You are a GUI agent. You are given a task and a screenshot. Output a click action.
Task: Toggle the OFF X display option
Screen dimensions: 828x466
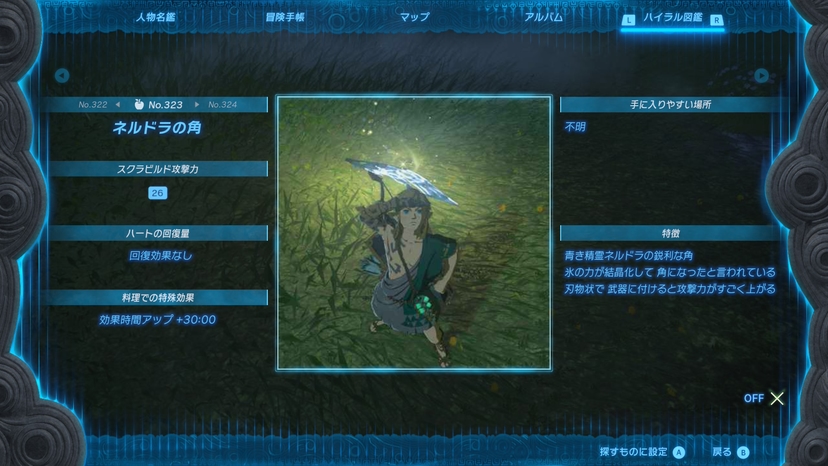pos(765,398)
